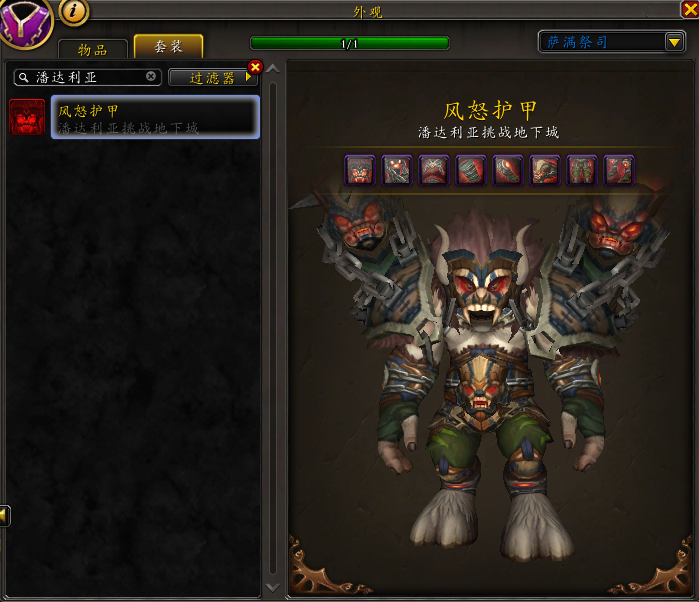
Task: Click the helmet mask item icon
Action: coord(360,170)
